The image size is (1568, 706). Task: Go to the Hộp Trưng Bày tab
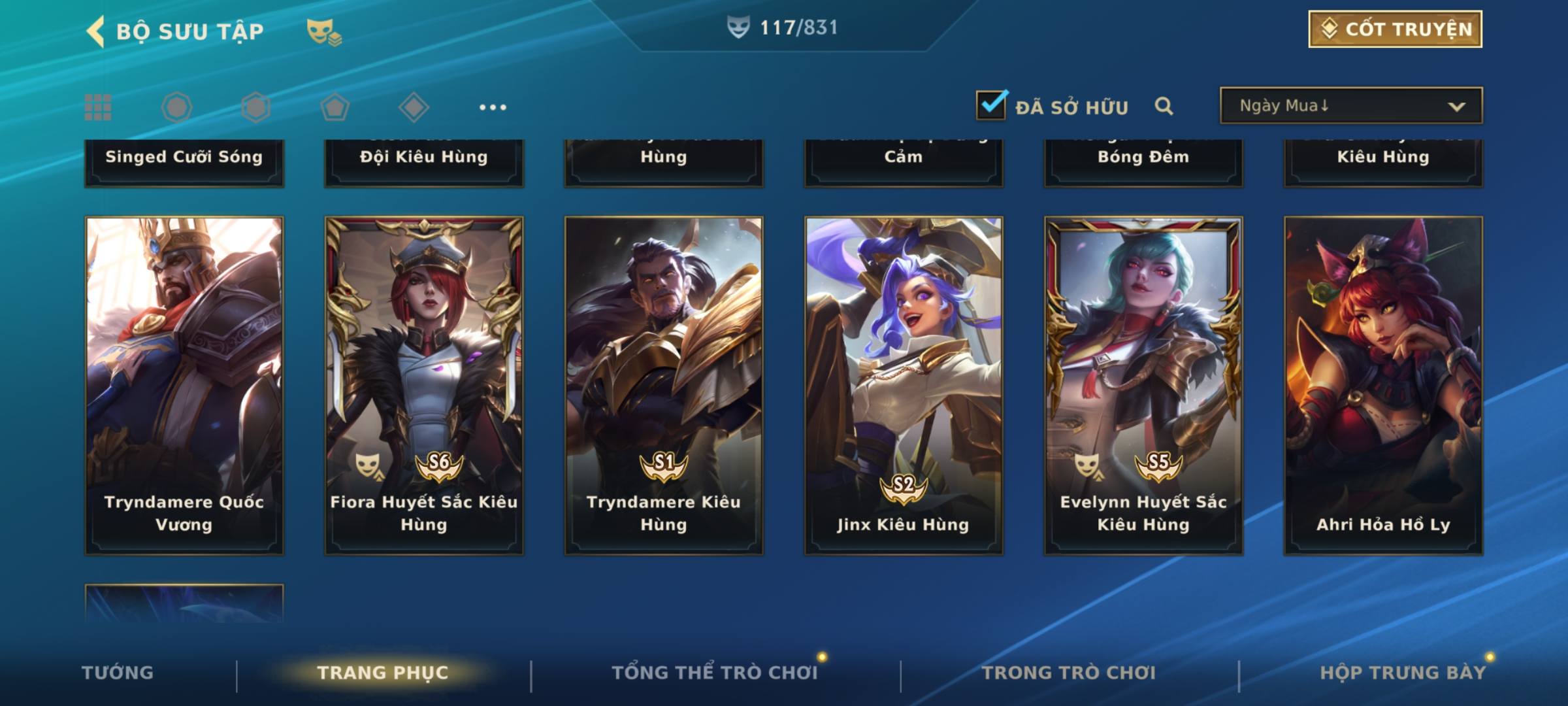[x=1403, y=673]
